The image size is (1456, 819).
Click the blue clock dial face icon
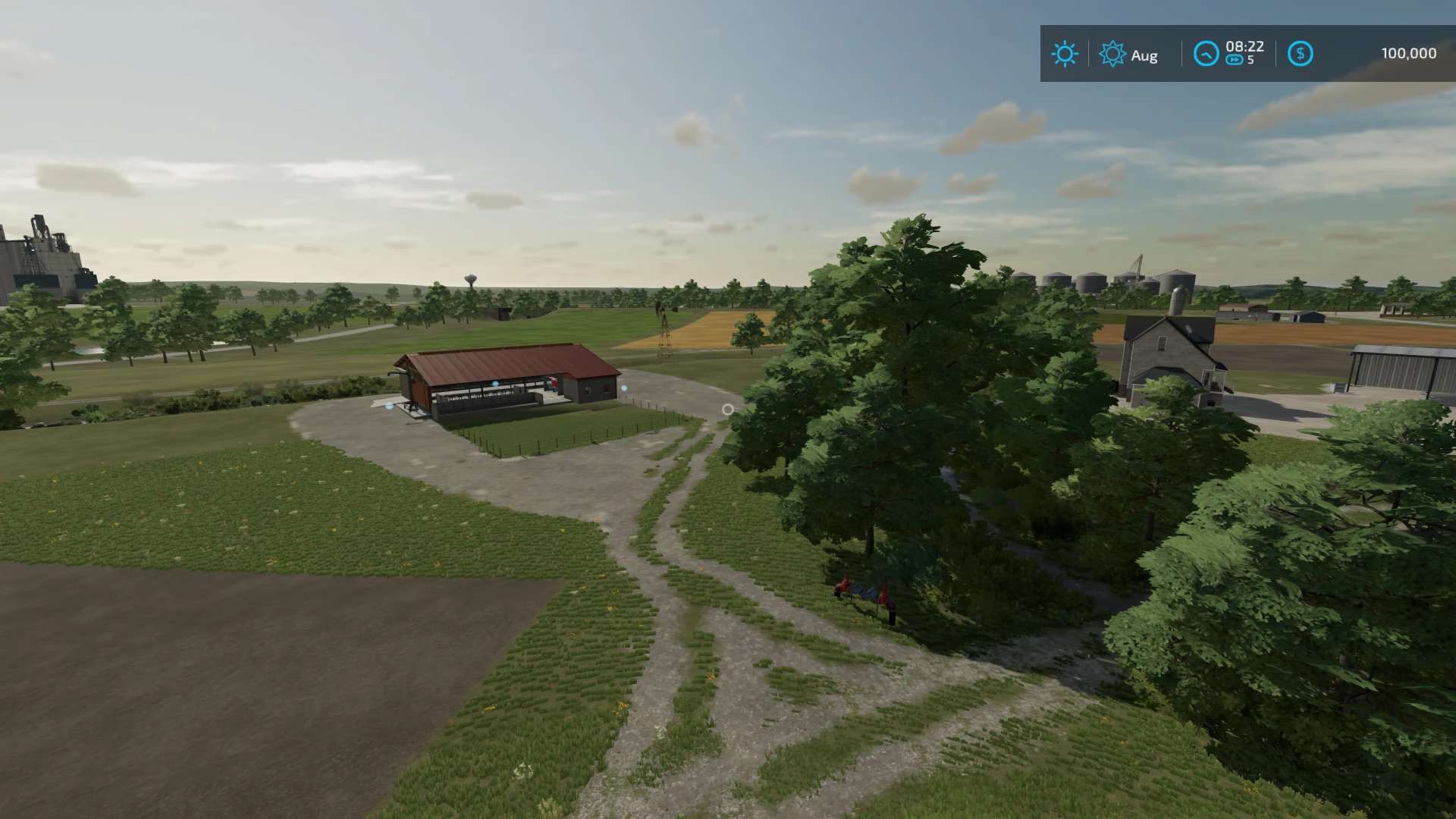pos(1207,54)
